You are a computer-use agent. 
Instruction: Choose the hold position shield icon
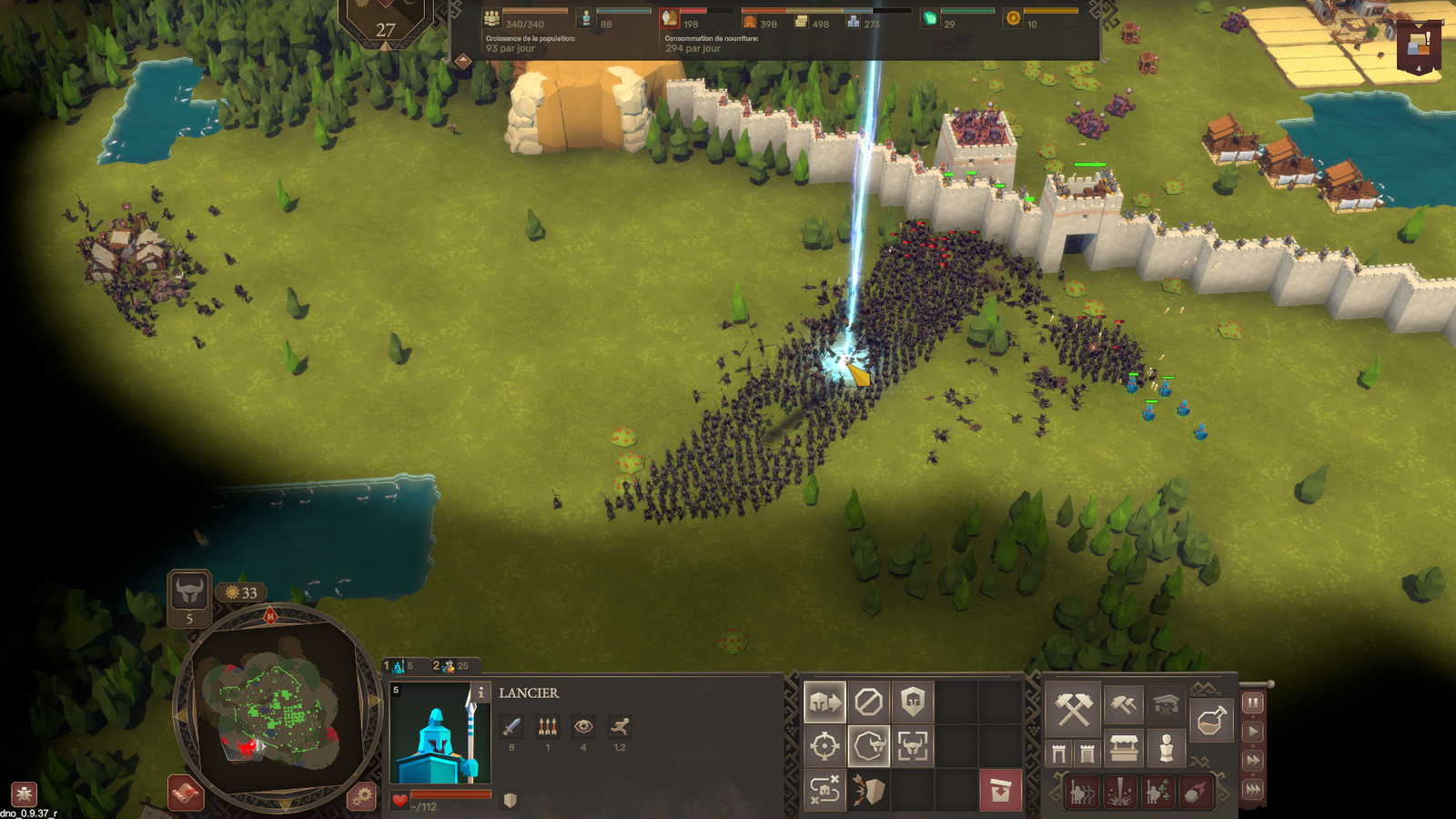913,703
